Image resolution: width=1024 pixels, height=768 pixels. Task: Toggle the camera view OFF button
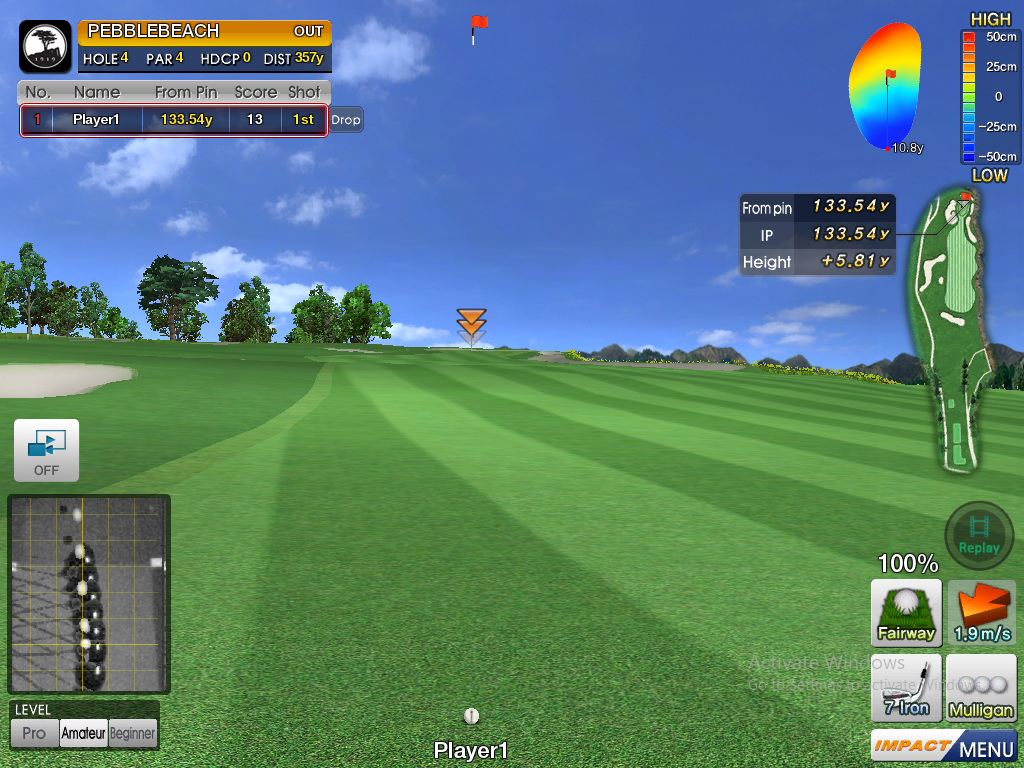(46, 450)
